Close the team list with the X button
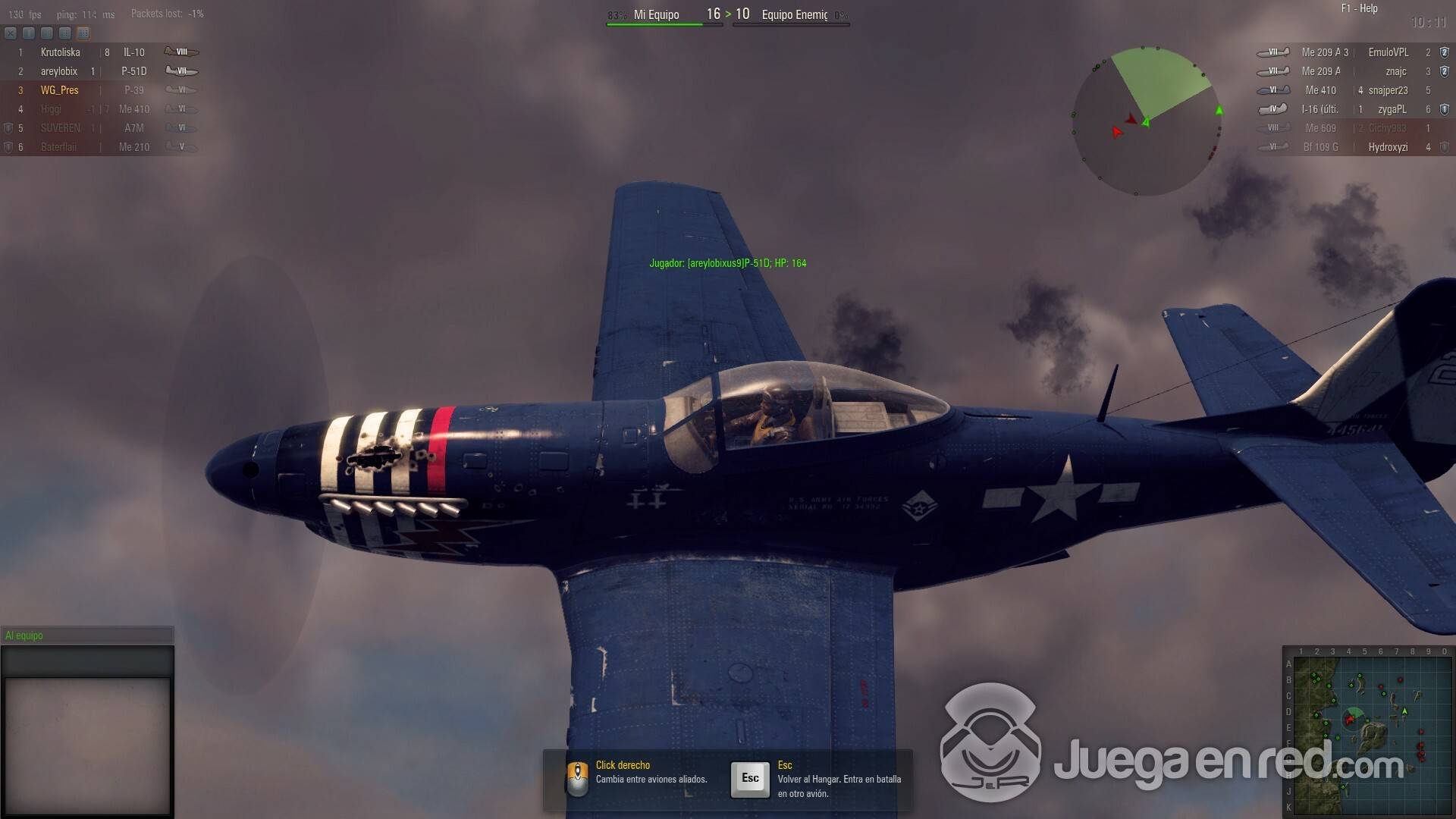This screenshot has width=1456, height=819. click(11, 33)
